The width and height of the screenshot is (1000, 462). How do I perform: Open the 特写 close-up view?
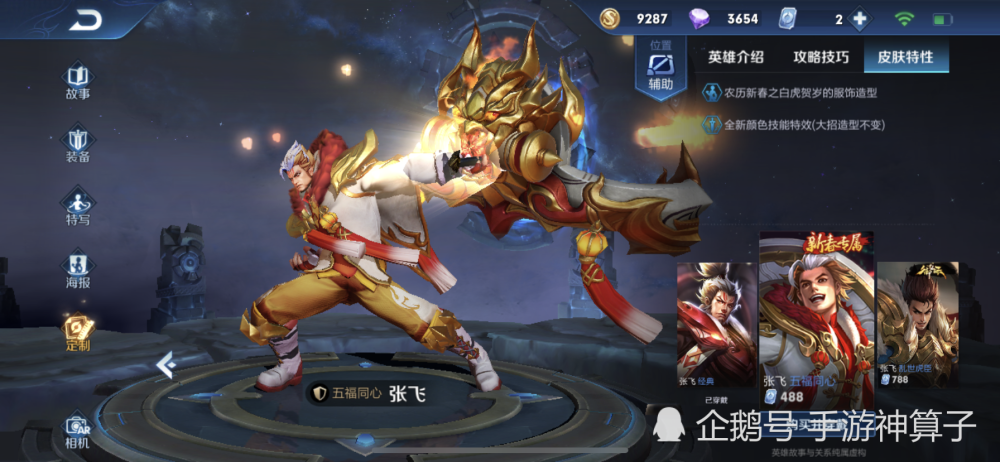78,207
